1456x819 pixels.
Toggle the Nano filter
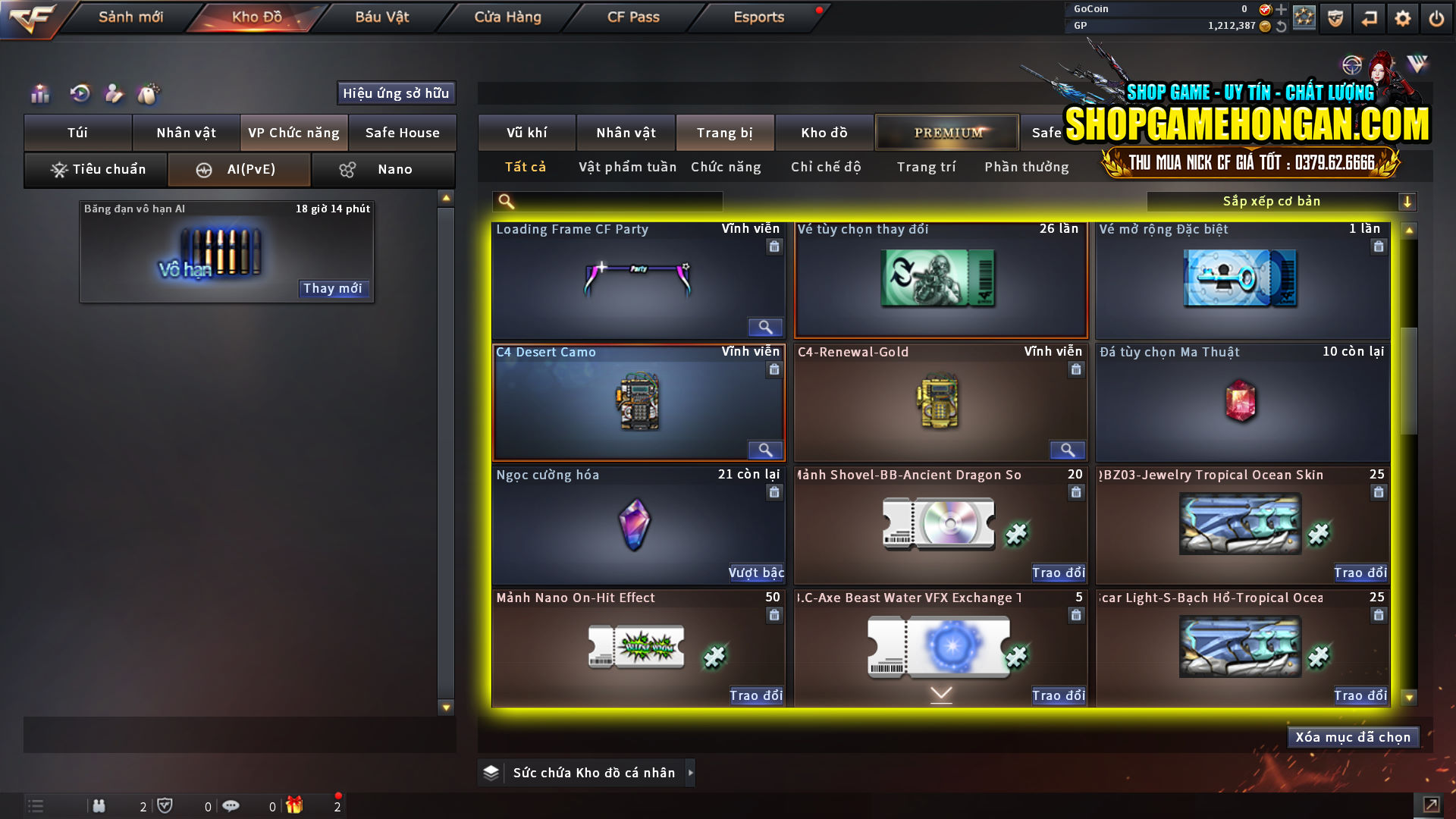(x=383, y=169)
